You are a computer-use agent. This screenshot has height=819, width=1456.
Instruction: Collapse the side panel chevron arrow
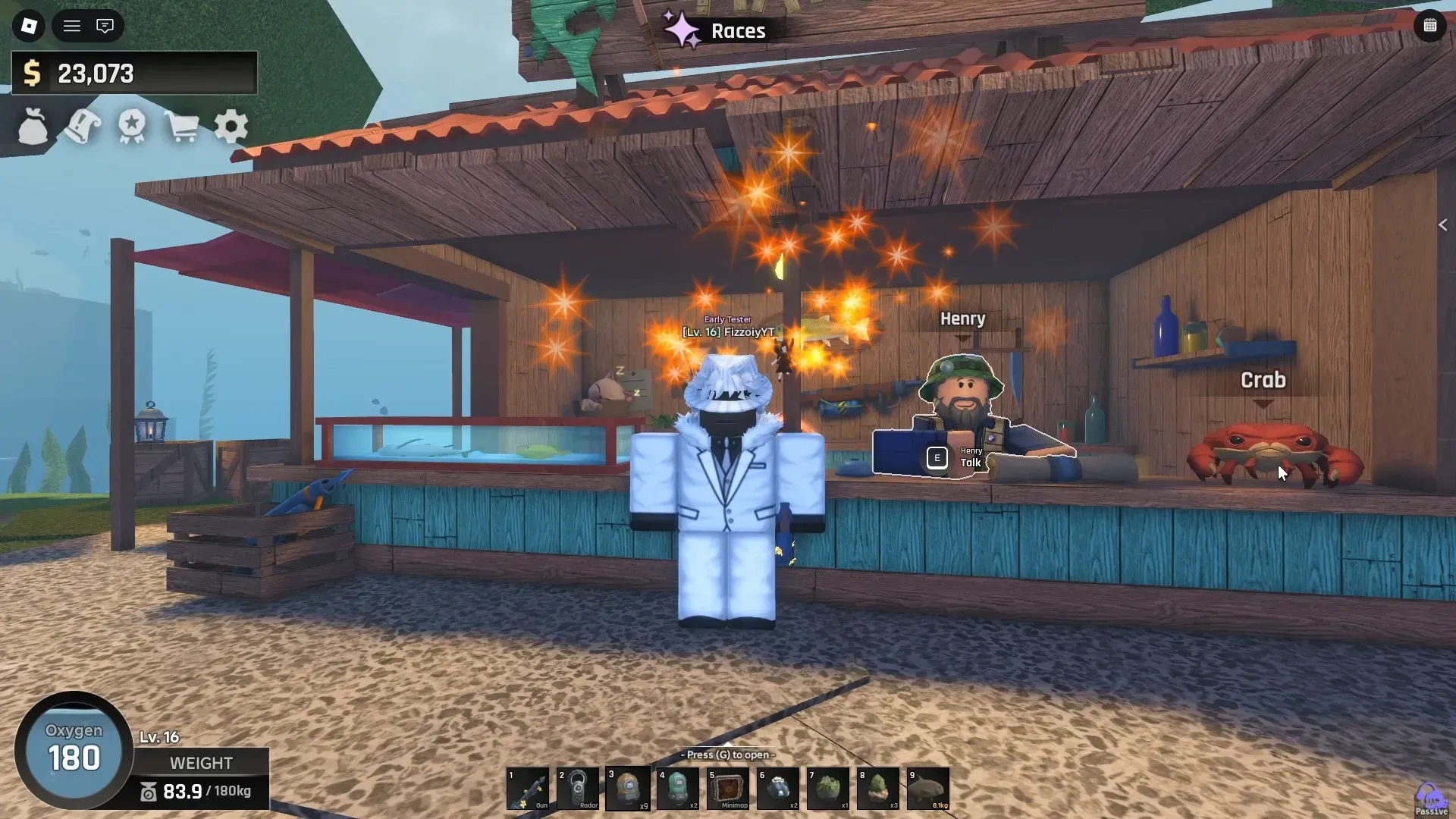click(1443, 224)
